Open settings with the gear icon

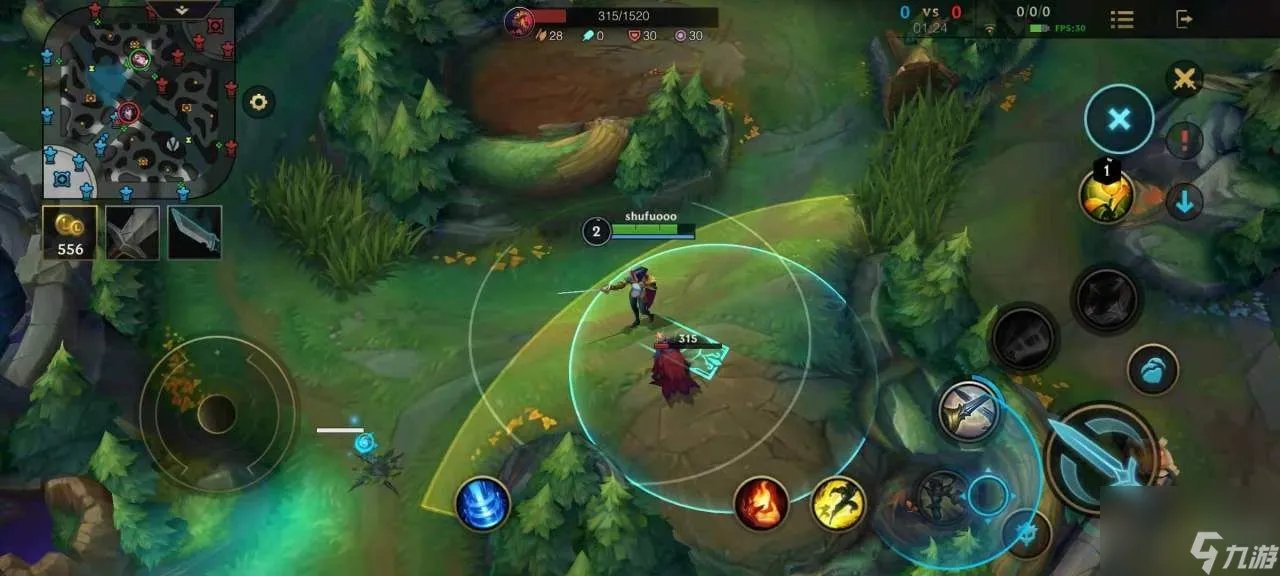point(259,101)
